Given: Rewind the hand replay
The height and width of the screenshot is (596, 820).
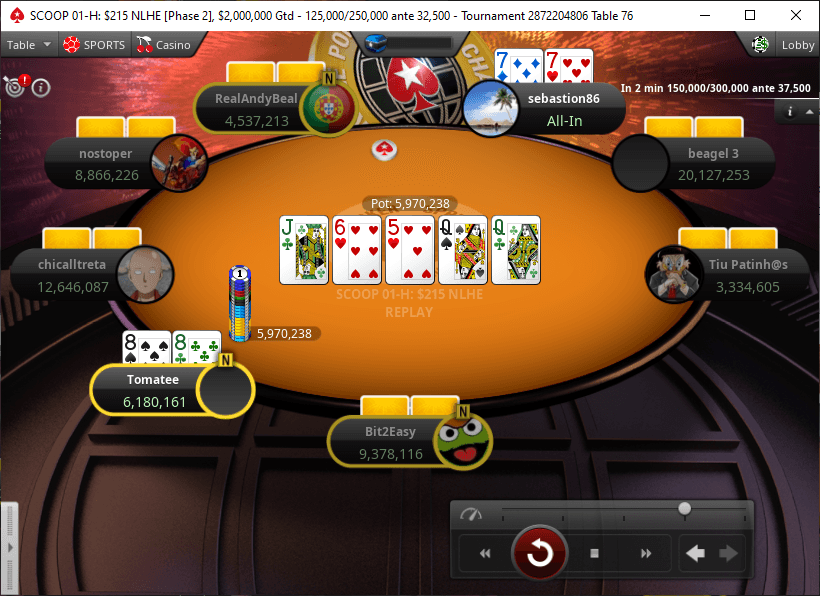Looking at the screenshot, I should point(486,553).
